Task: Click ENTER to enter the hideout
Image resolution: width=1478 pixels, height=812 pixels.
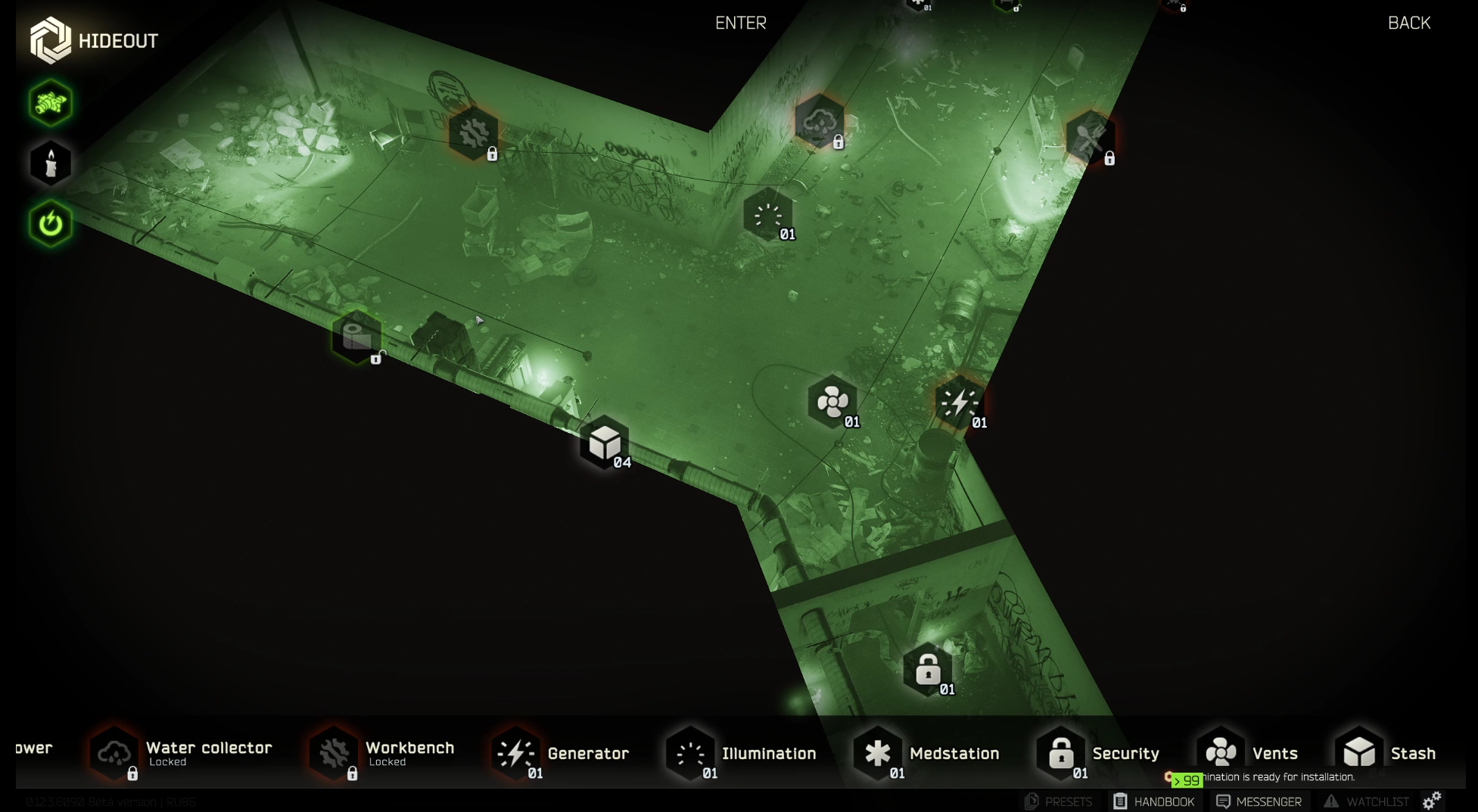Action: pyautogui.click(x=739, y=23)
